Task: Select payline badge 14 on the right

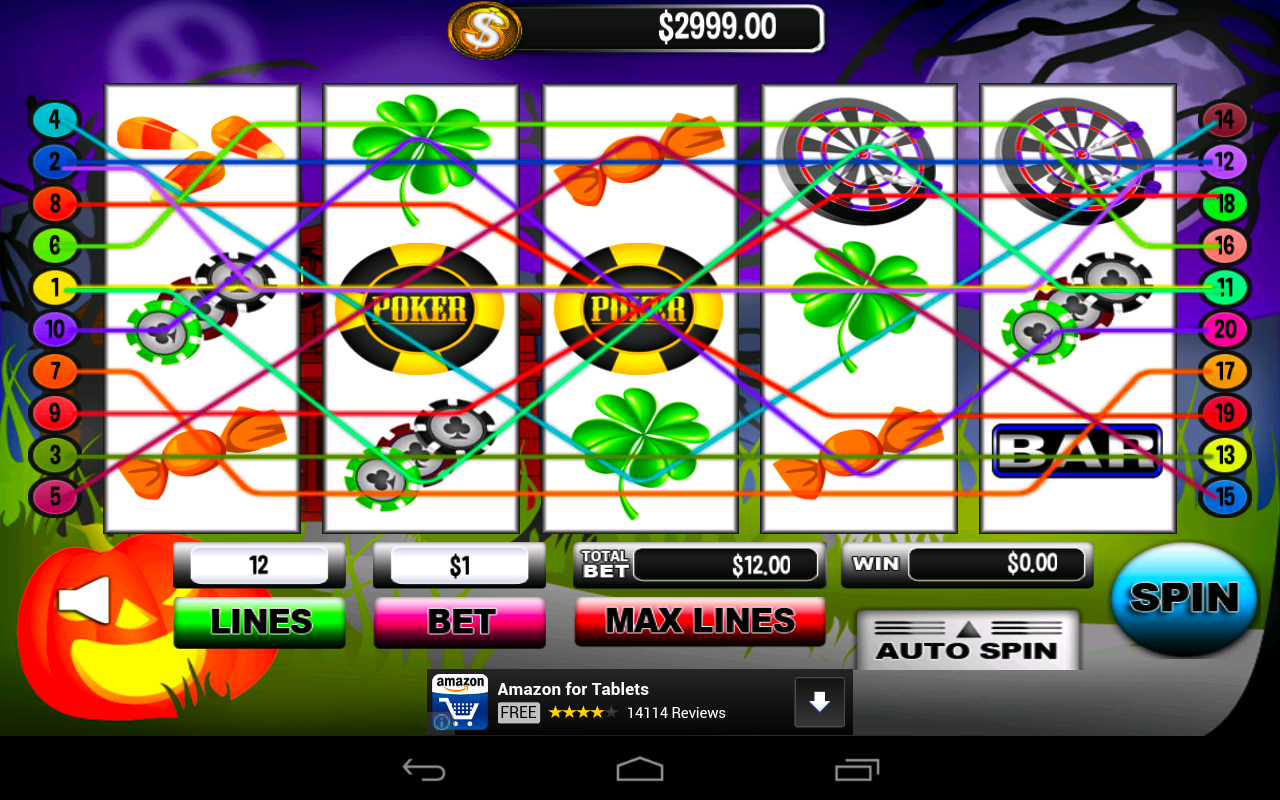Action: click(1225, 119)
